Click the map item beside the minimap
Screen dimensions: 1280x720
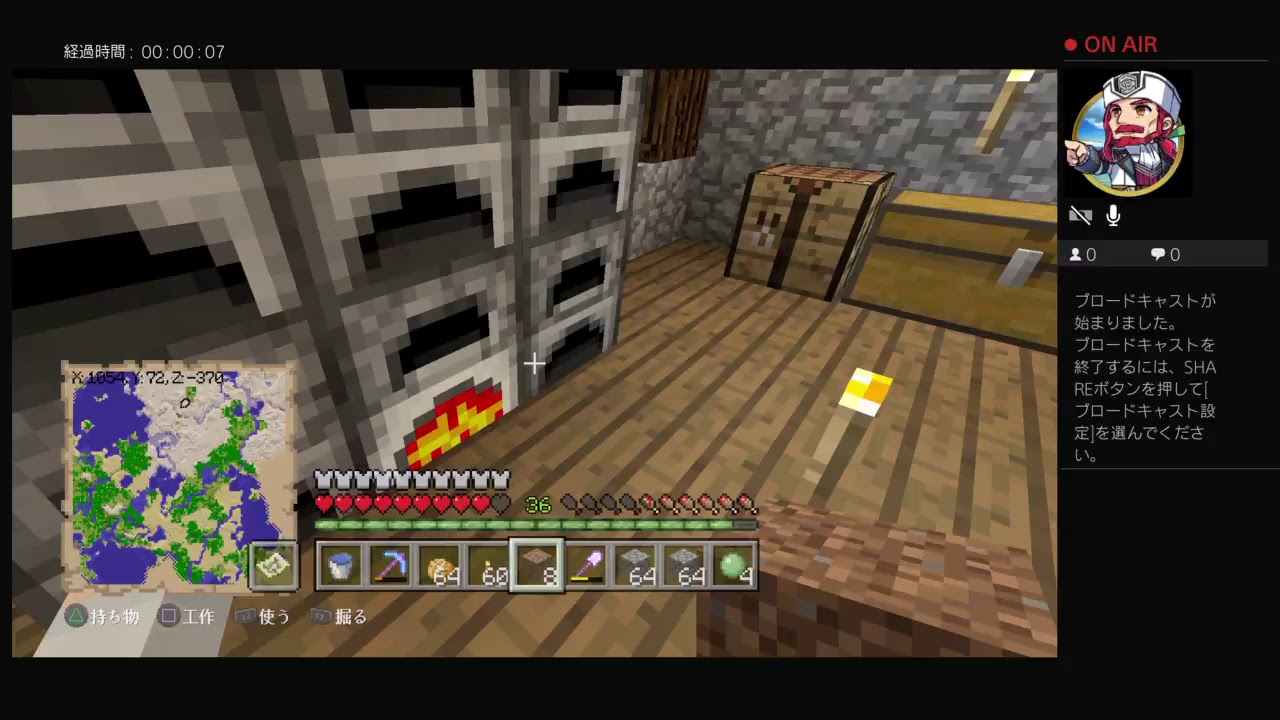pyautogui.click(x=273, y=565)
